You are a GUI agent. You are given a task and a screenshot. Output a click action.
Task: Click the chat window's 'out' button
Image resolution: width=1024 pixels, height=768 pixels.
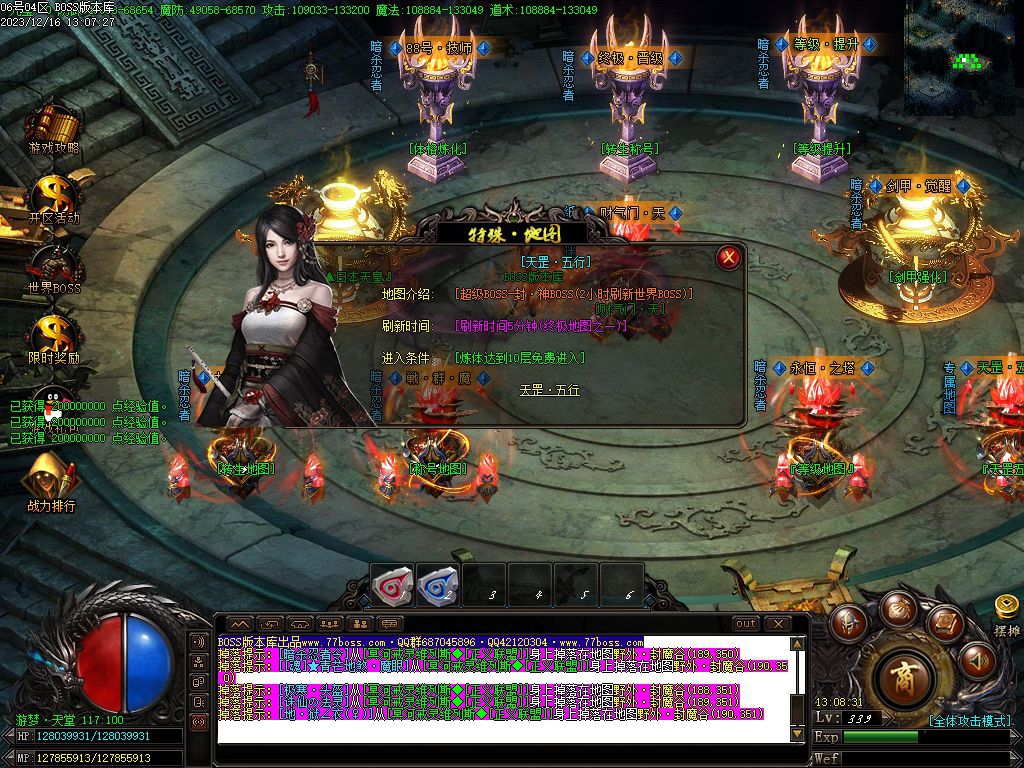[x=746, y=624]
